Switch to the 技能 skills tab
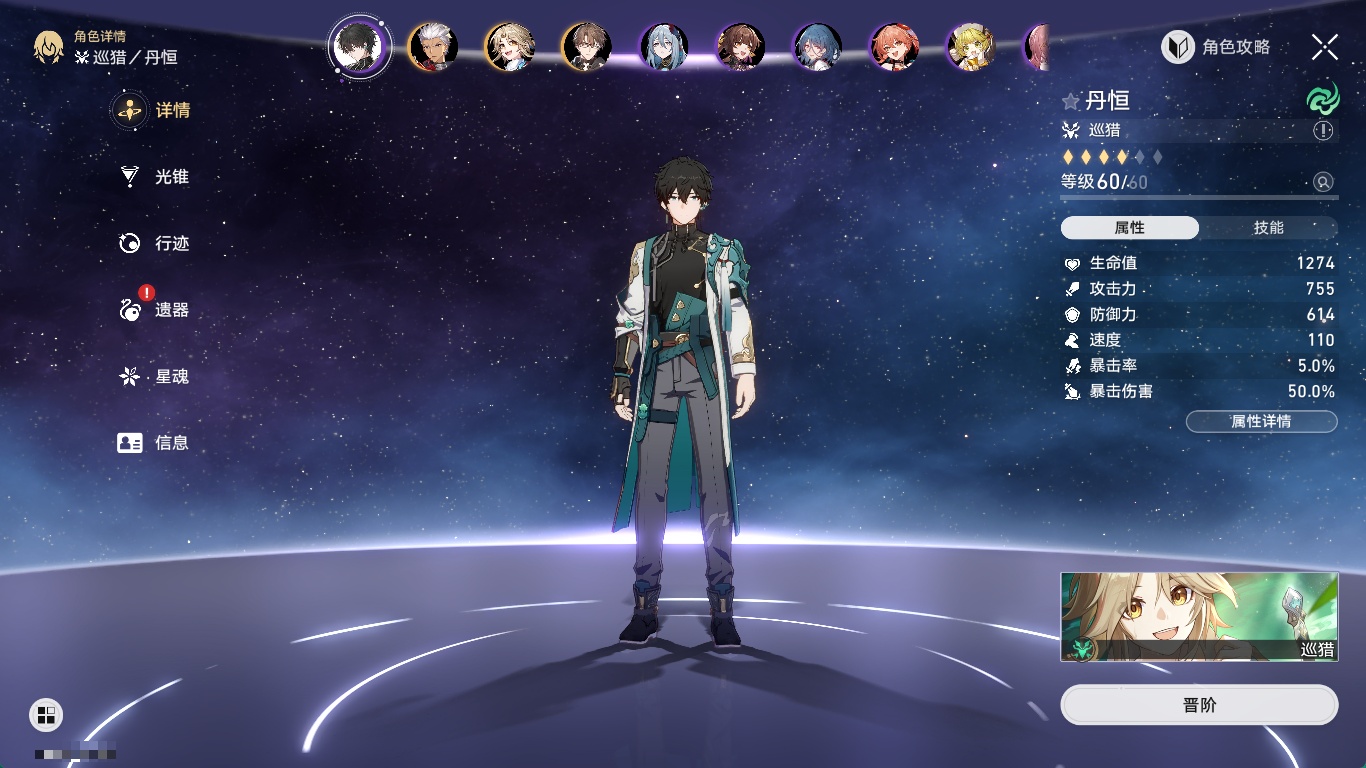This screenshot has width=1366, height=768. tap(1268, 228)
